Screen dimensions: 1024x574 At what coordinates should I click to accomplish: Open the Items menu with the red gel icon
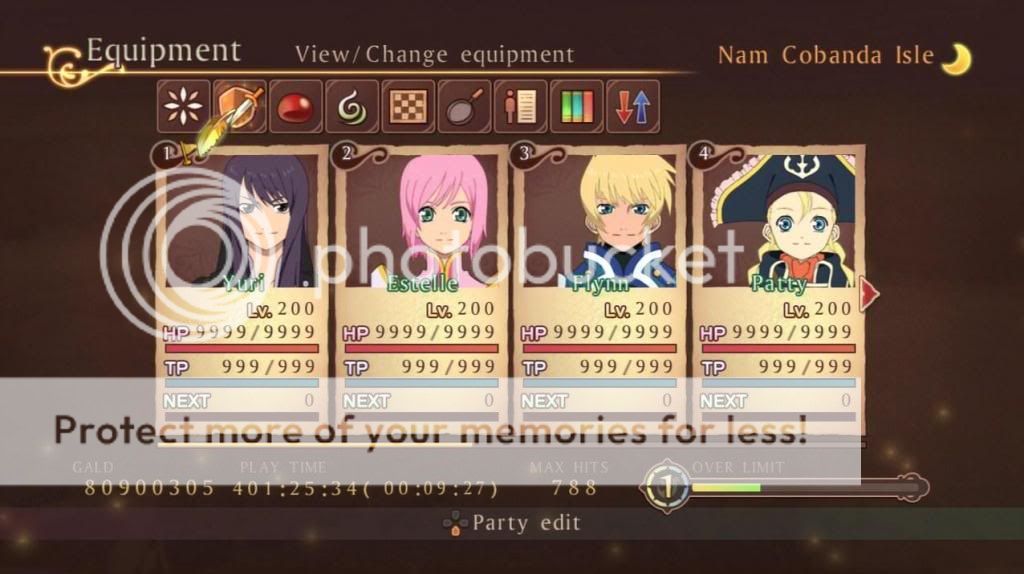pyautogui.click(x=296, y=107)
